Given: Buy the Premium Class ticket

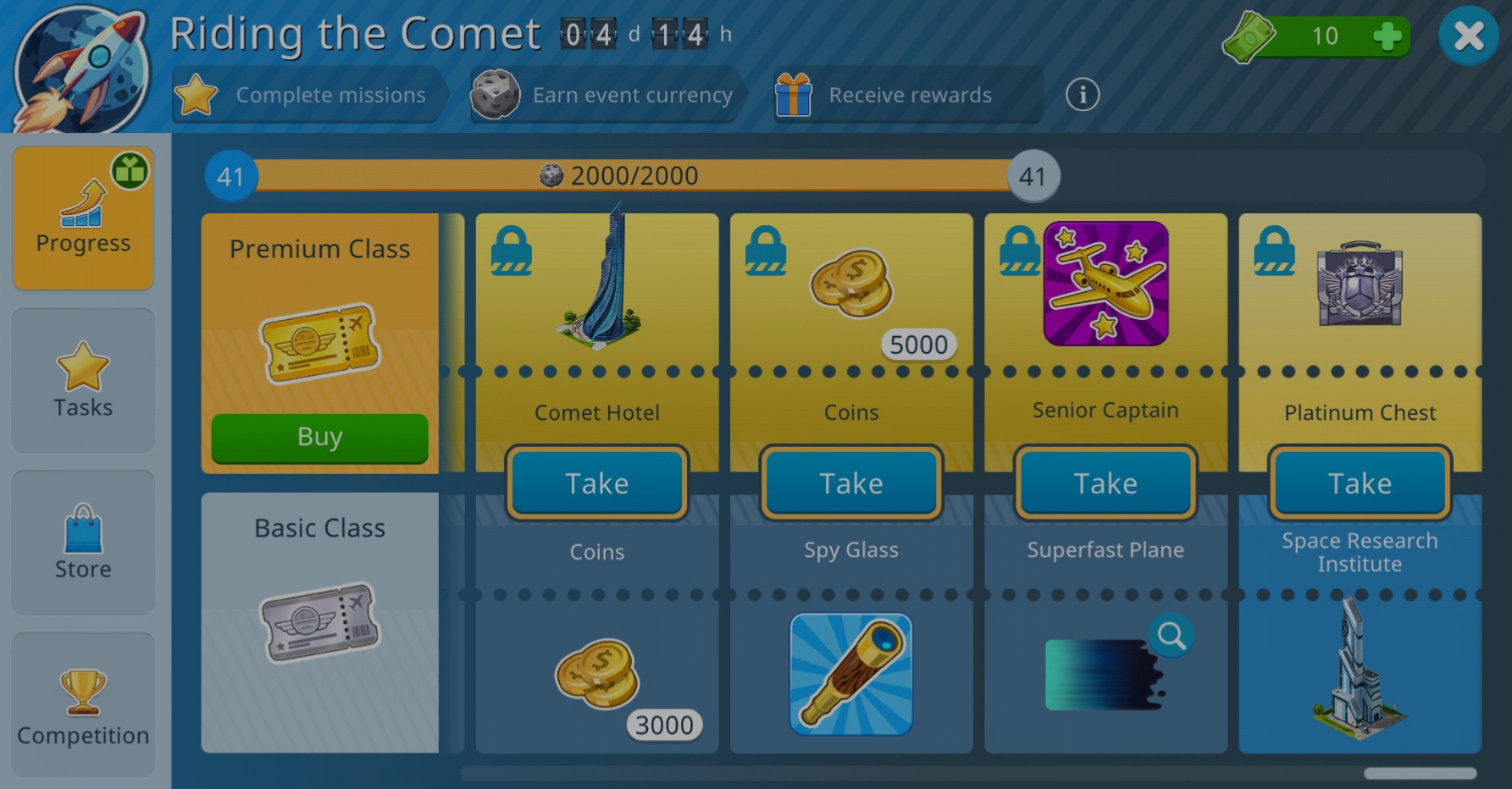Looking at the screenshot, I should point(319,437).
